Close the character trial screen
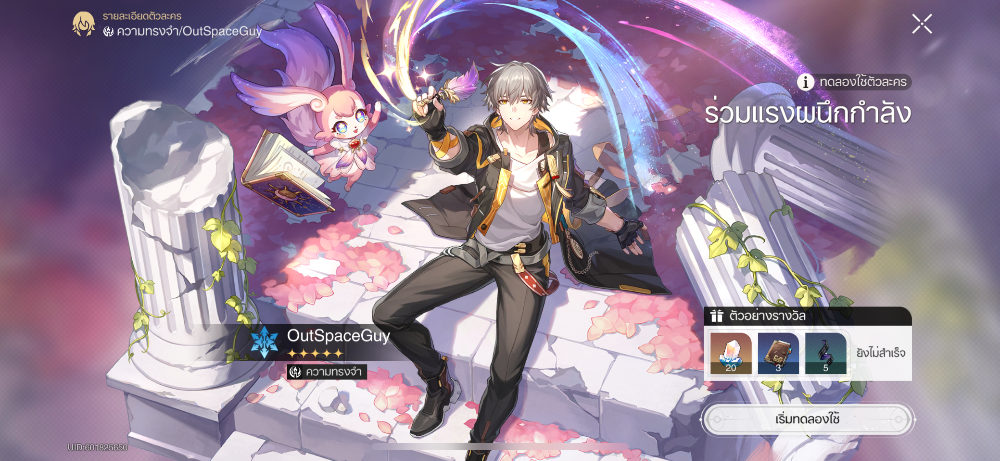This screenshot has width=1000, height=461. [921, 24]
